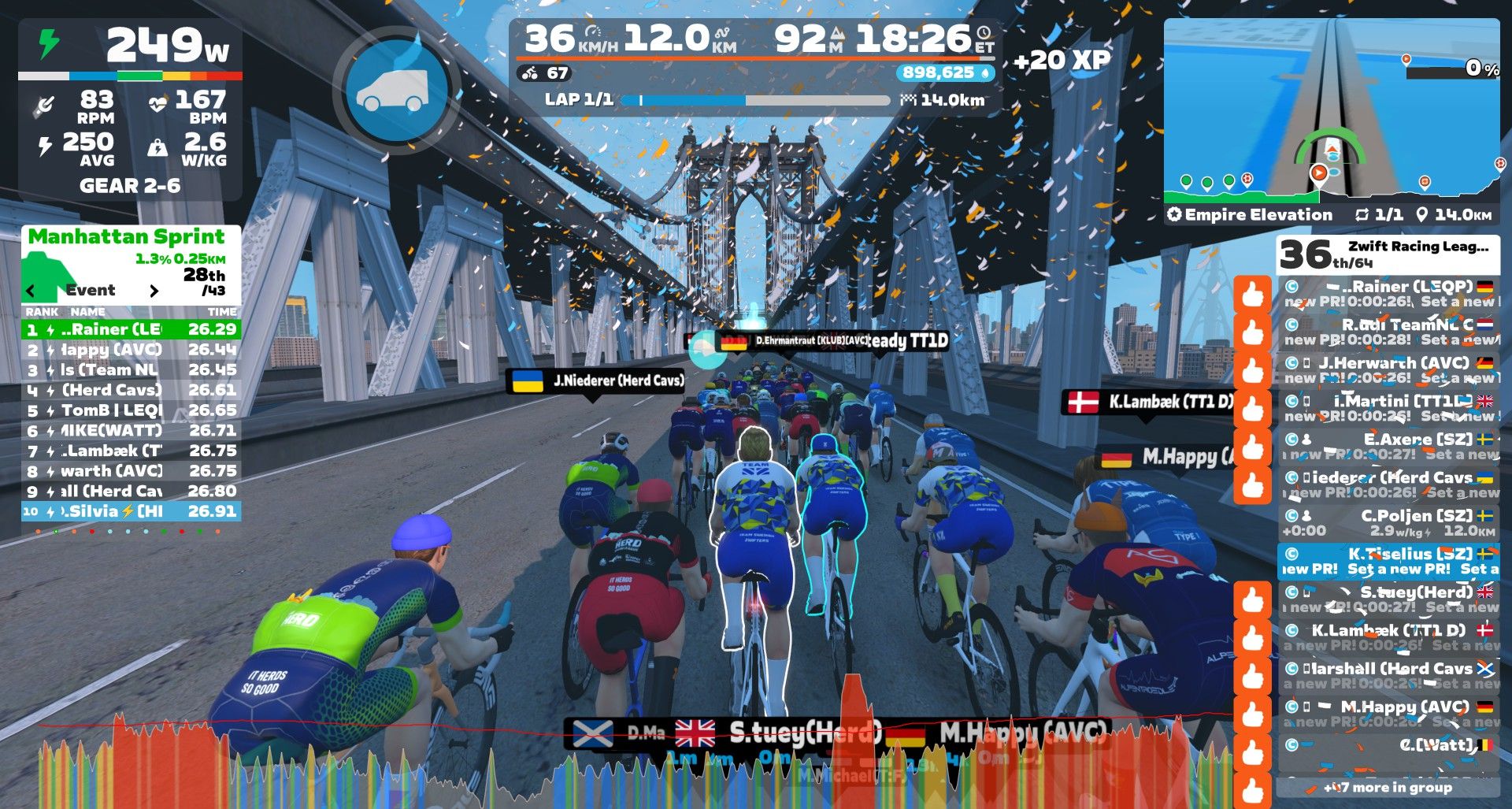This screenshot has height=809, width=1512.
Task: Select TomB | LEQP fifth-place leaderboard row
Action: click(131, 410)
